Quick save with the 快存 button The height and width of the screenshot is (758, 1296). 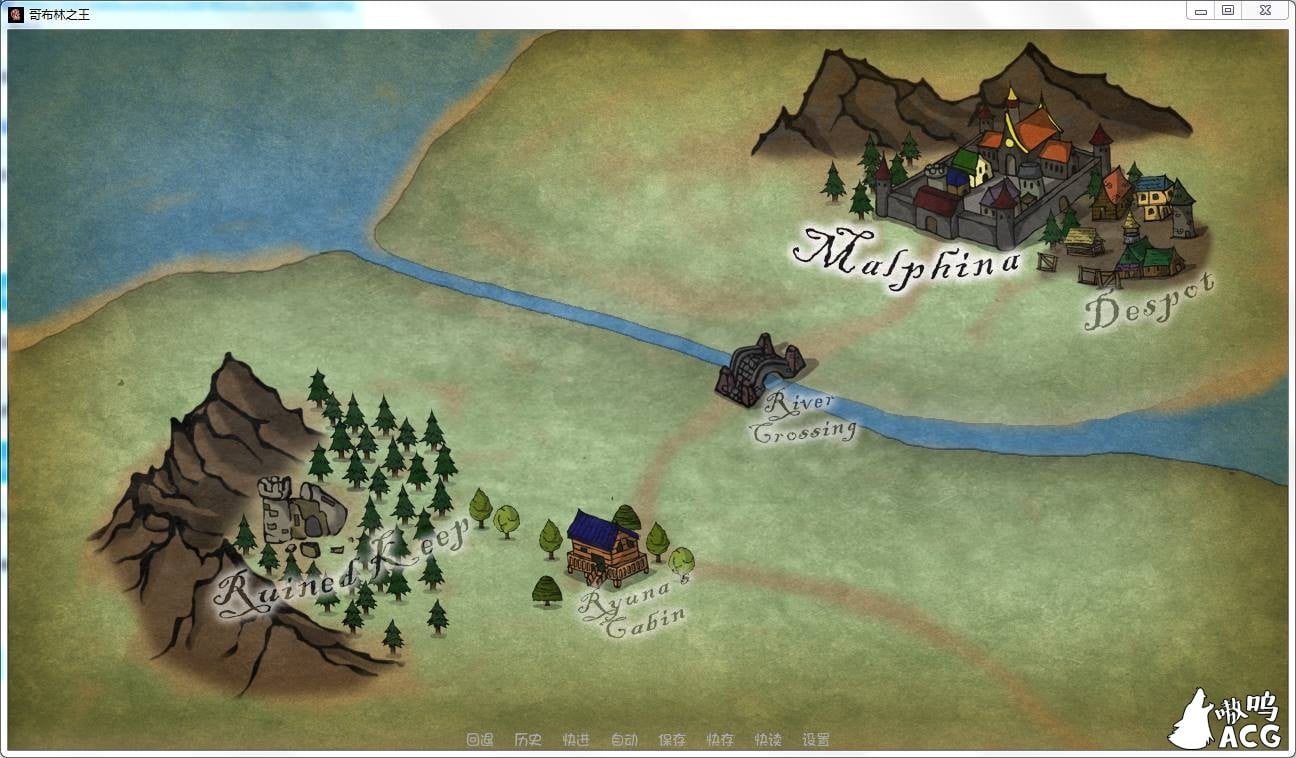point(720,740)
